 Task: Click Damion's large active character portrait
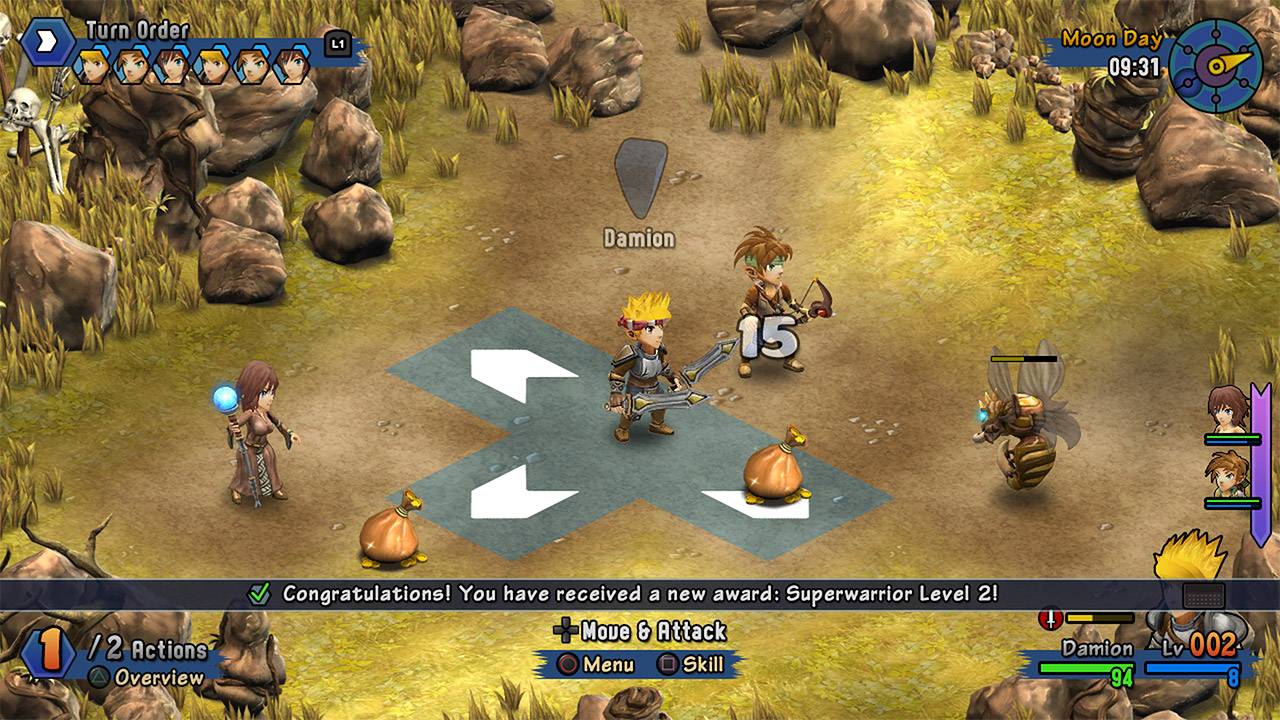tap(1190, 580)
